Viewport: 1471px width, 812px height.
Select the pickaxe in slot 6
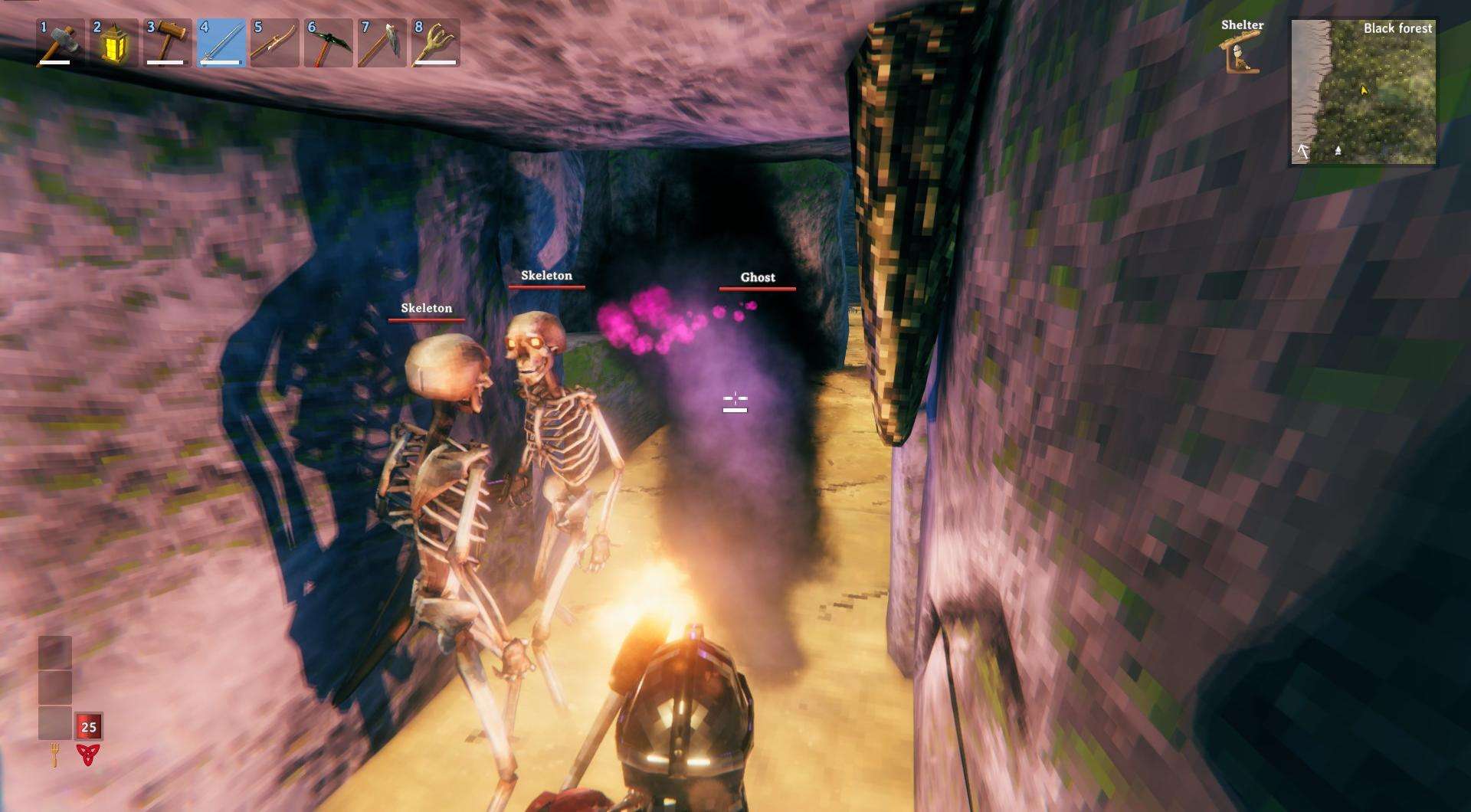(328, 43)
